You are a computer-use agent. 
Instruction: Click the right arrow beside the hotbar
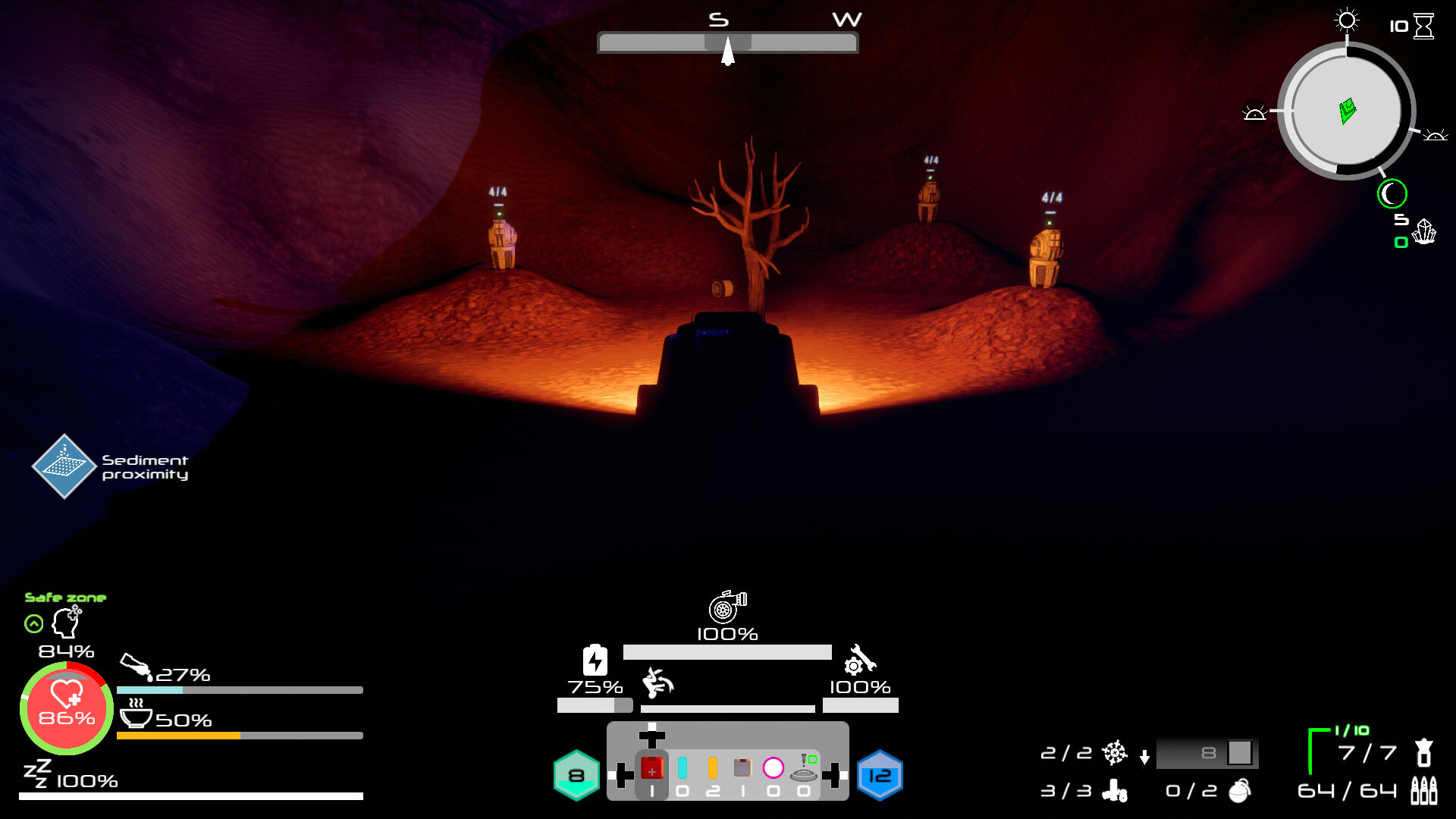[x=832, y=772]
